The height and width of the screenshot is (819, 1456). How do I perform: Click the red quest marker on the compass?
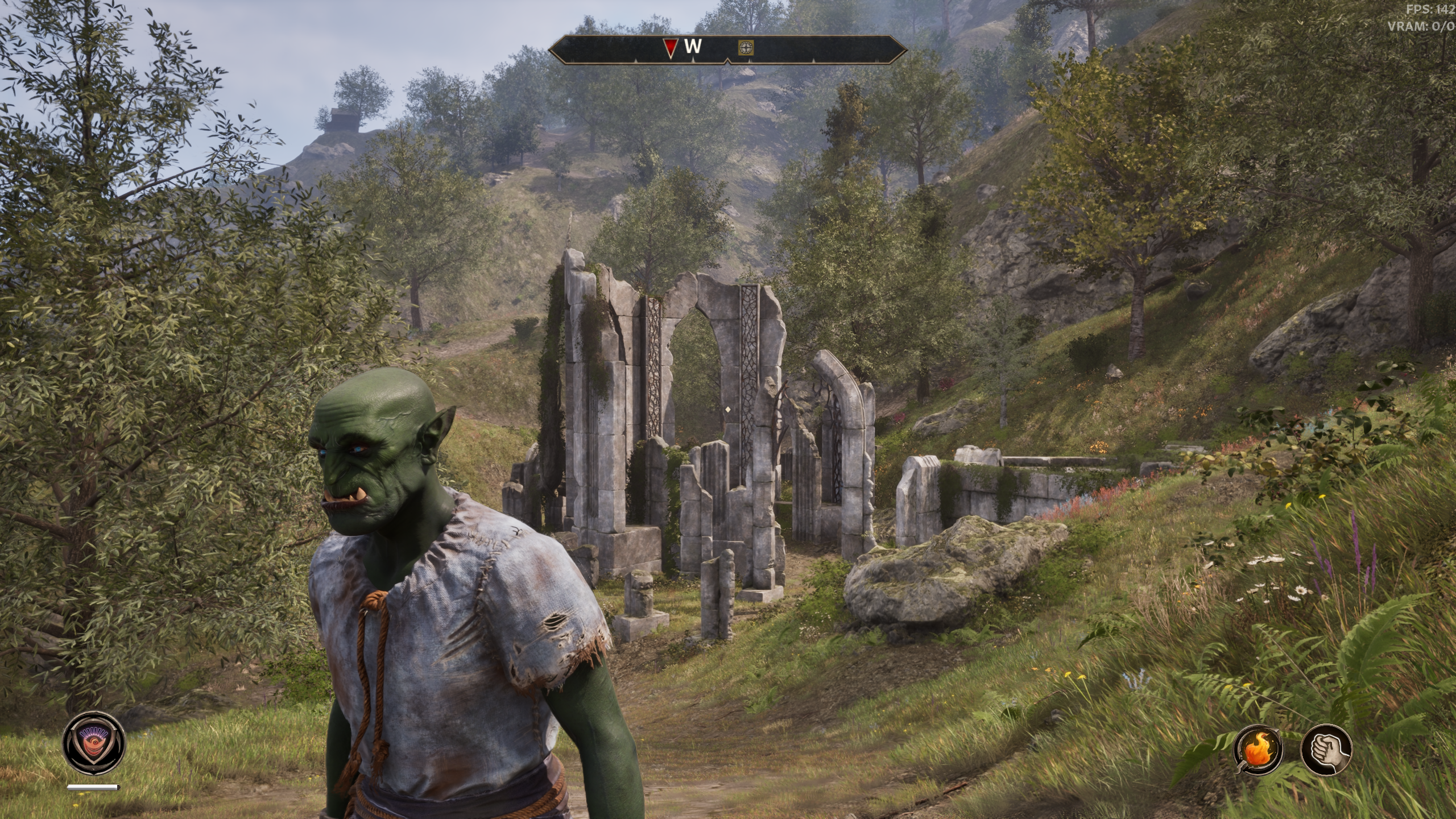671,48
